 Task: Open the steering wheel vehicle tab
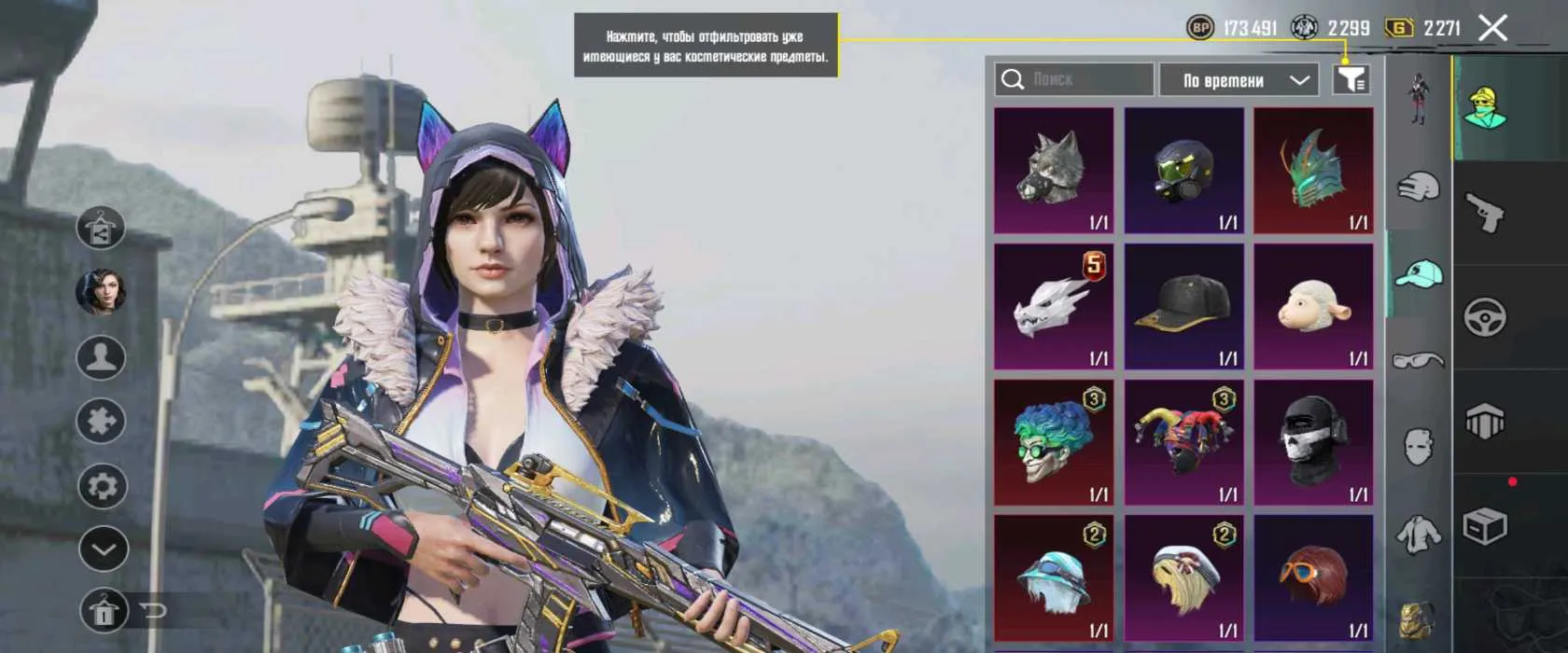click(1485, 317)
